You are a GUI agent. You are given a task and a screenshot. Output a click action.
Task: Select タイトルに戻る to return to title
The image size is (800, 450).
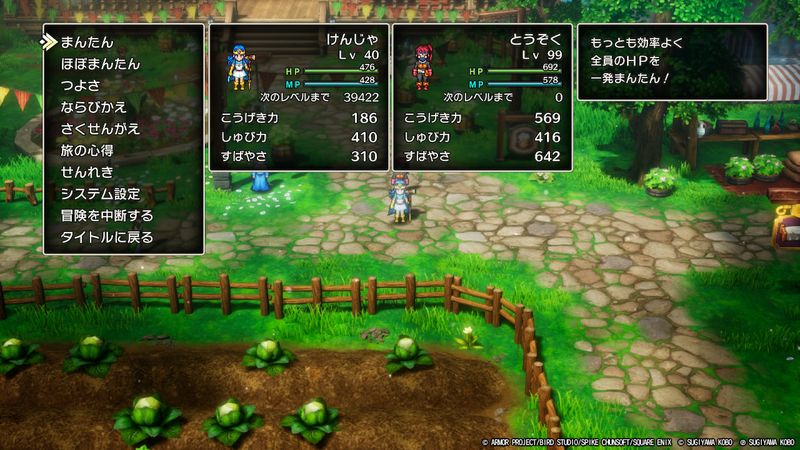coord(107,237)
